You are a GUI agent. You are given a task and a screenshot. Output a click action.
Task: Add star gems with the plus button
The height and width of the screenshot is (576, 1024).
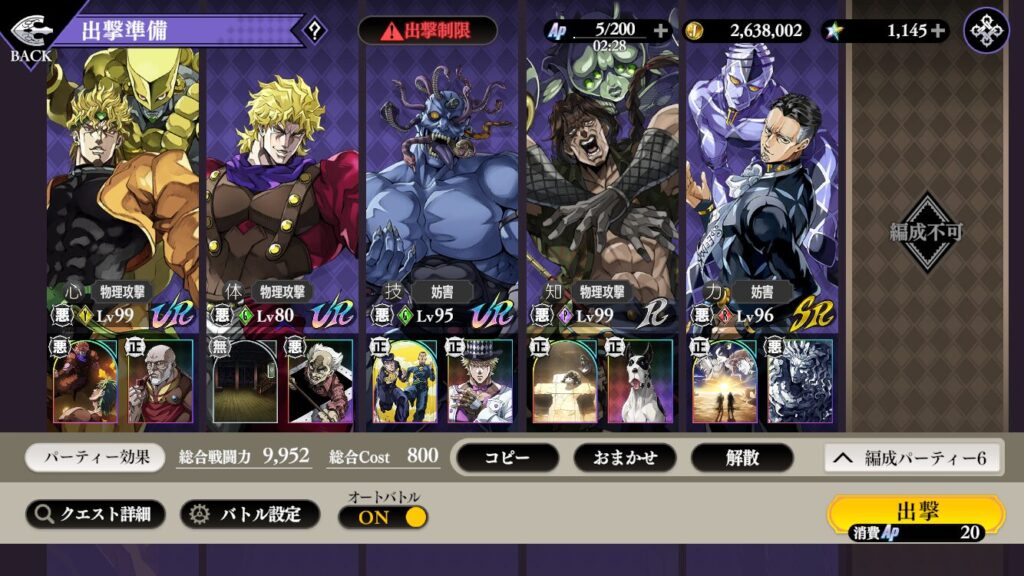938,31
